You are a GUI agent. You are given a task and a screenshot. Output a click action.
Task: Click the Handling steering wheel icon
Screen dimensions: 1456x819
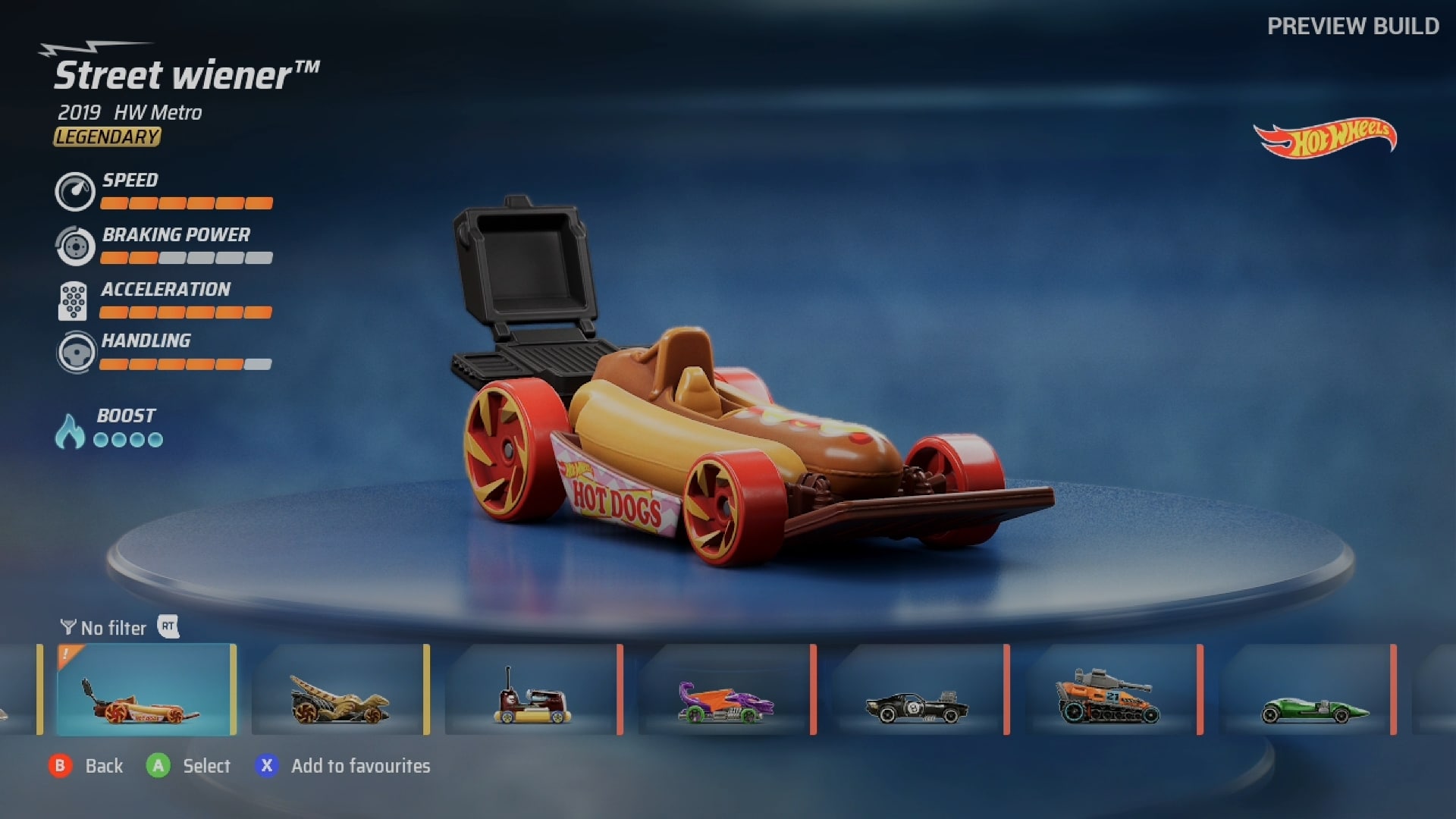[75, 352]
